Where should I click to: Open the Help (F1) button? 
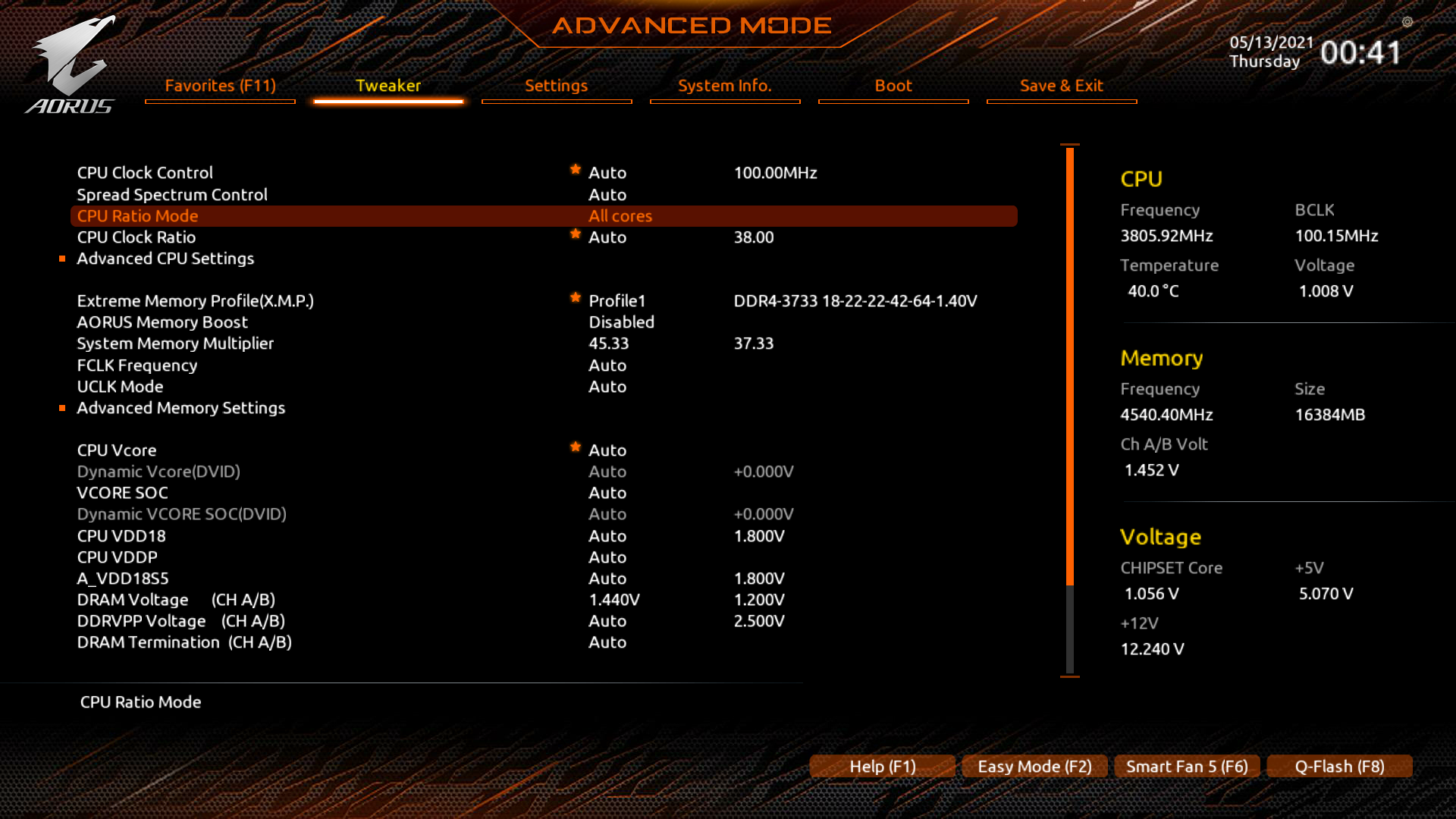tap(882, 767)
